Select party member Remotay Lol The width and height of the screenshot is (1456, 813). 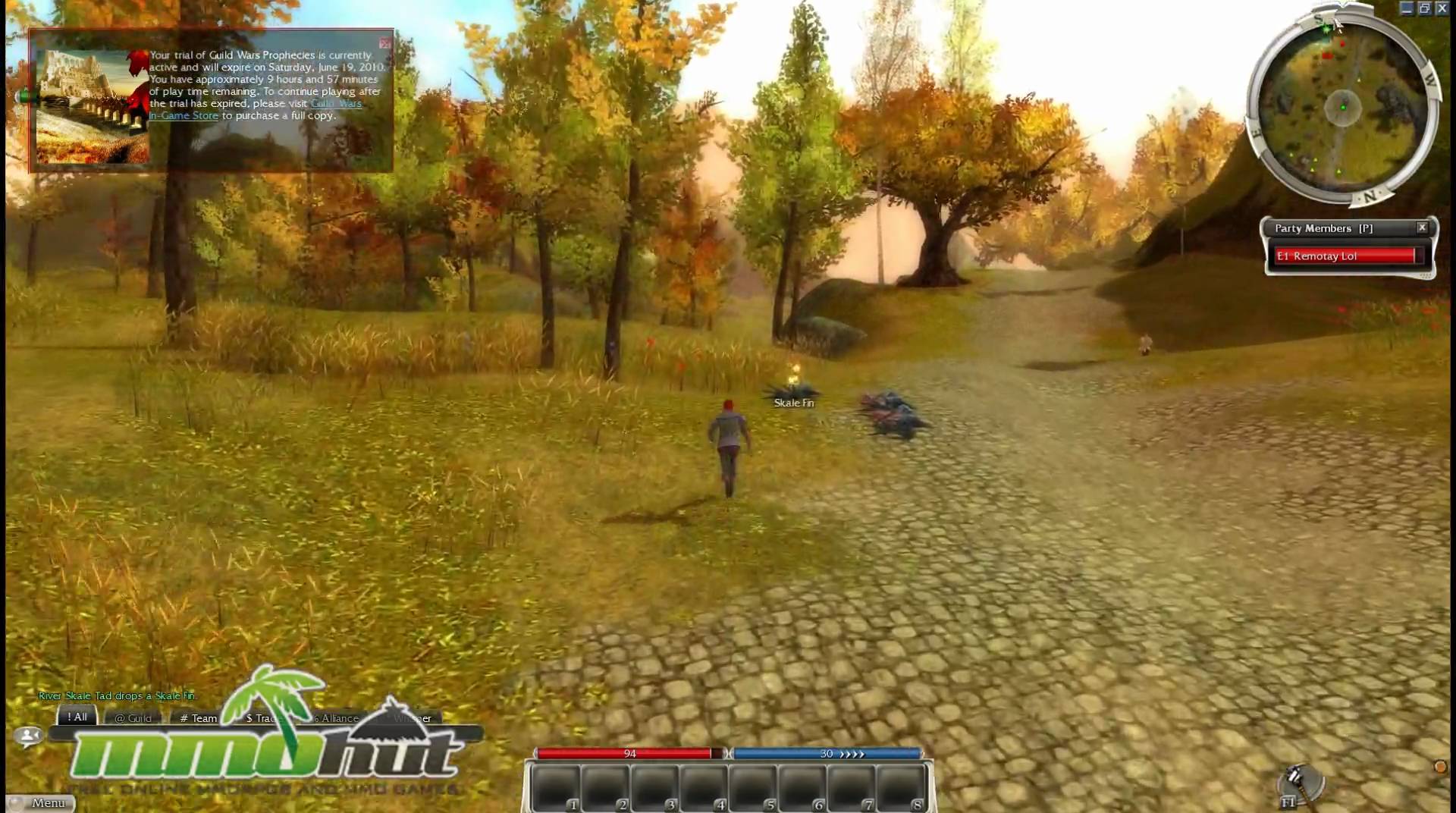point(1345,256)
